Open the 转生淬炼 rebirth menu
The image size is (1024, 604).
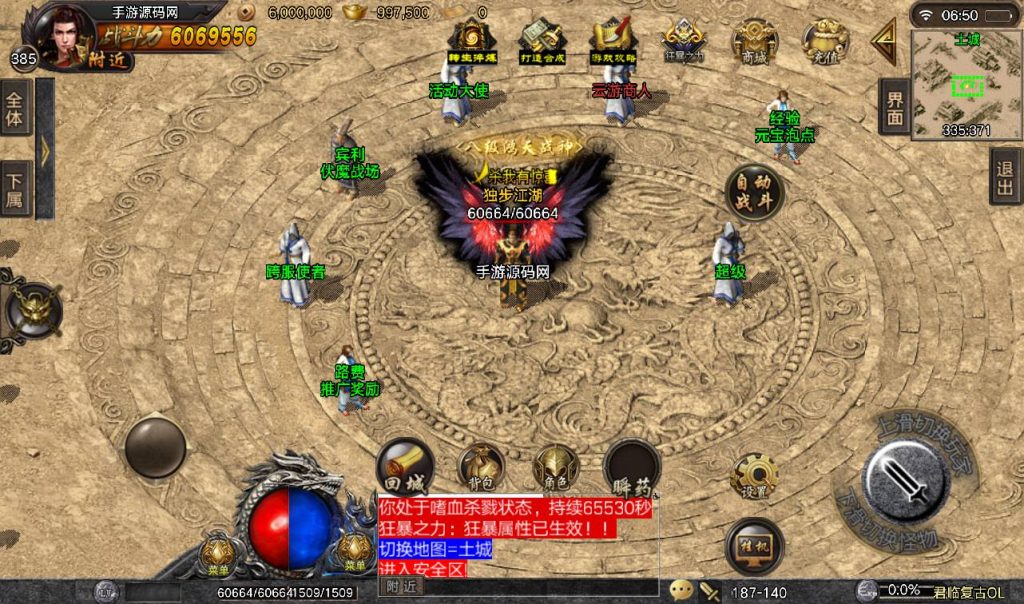[x=466, y=40]
